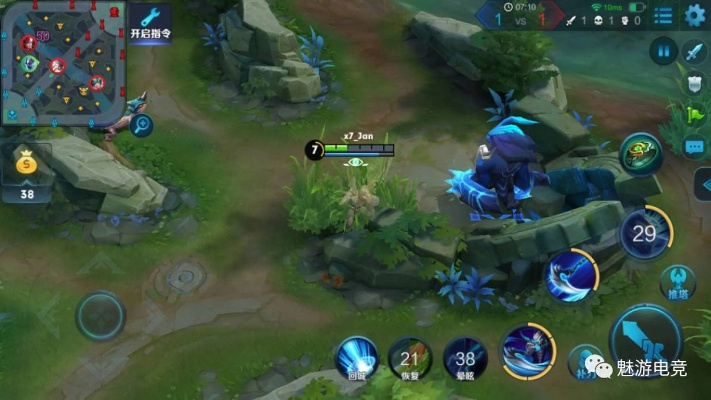
Task: Cast the blue blade slash skill
Action: coord(571,276)
